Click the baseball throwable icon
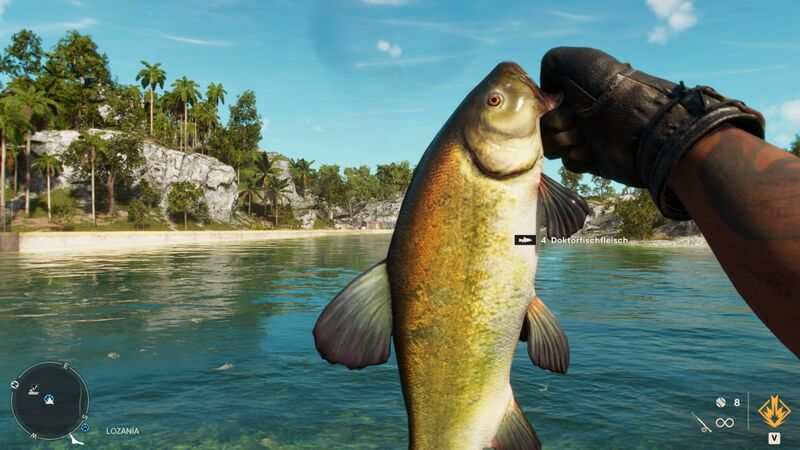This screenshot has height=450, width=800. click(x=720, y=401)
